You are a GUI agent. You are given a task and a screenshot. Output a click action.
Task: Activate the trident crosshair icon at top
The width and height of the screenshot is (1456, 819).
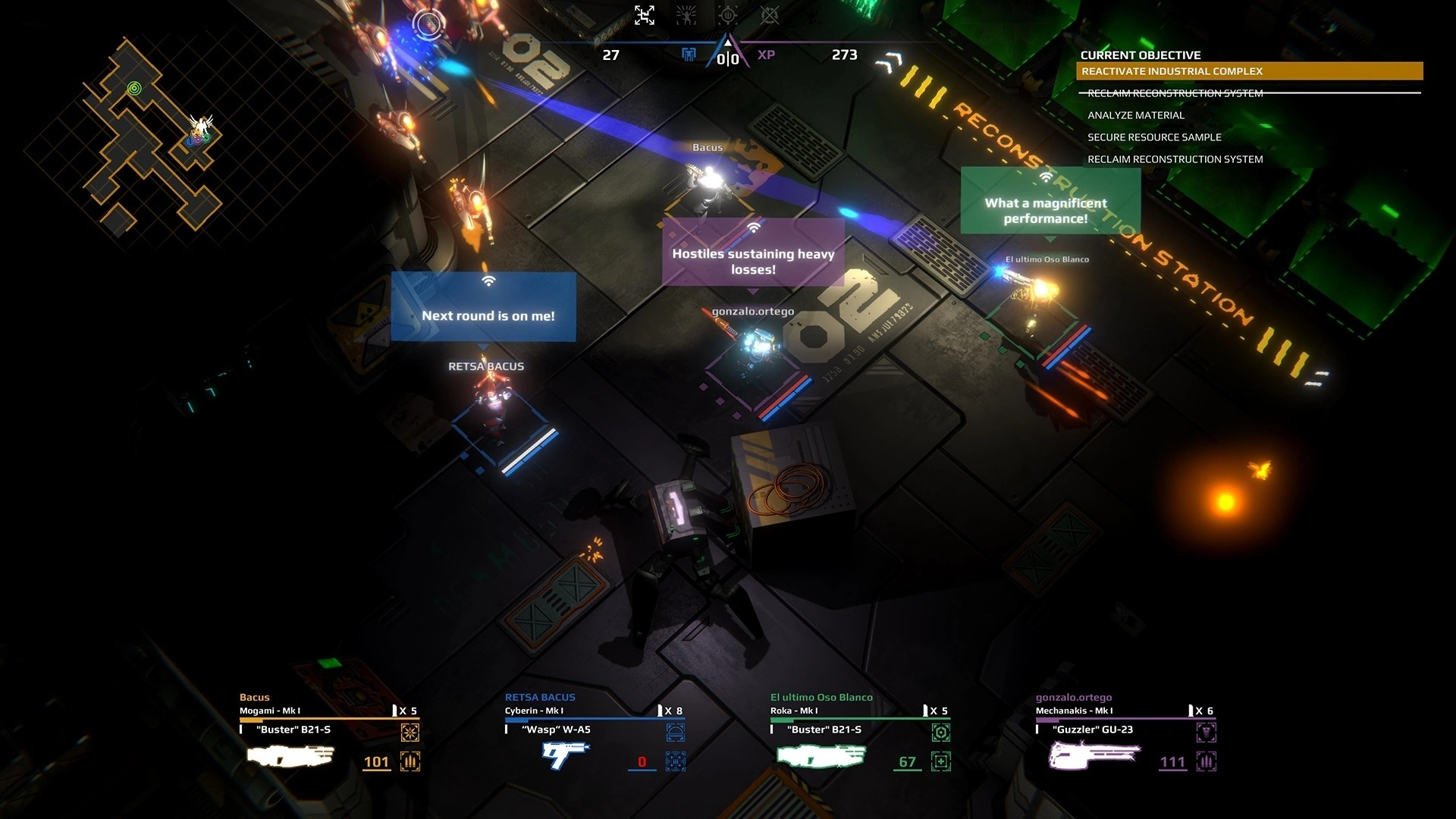(728, 15)
